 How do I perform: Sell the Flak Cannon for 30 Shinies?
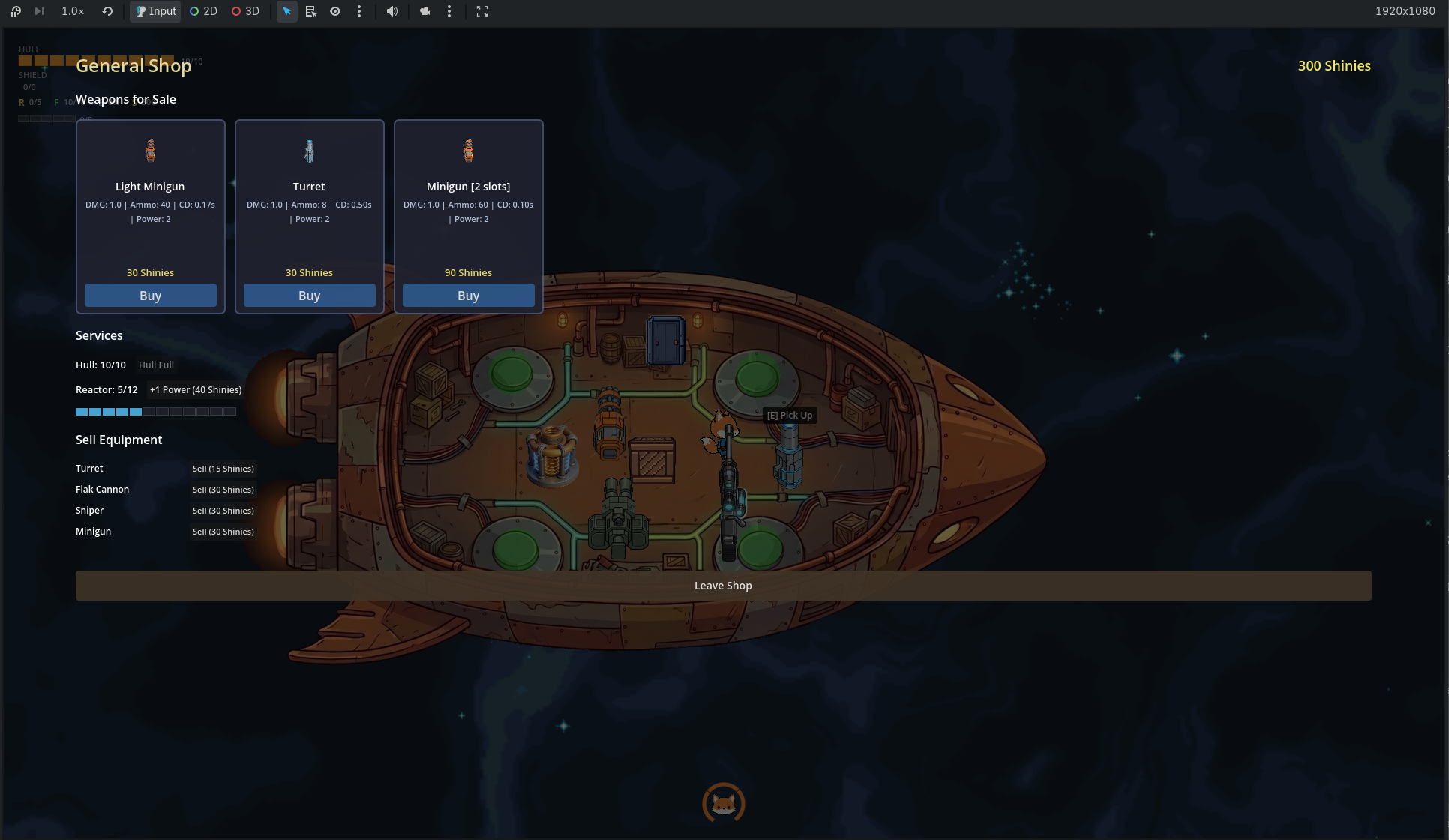tap(223, 490)
